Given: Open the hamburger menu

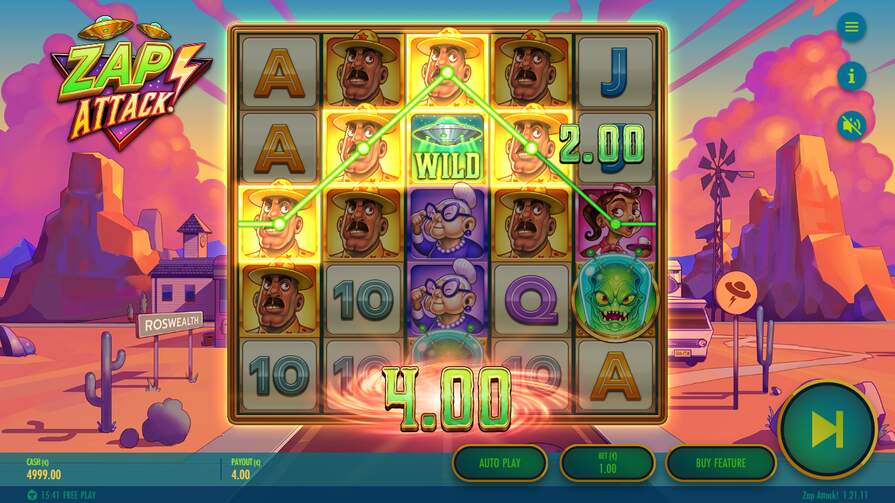Looking at the screenshot, I should pos(851,27).
